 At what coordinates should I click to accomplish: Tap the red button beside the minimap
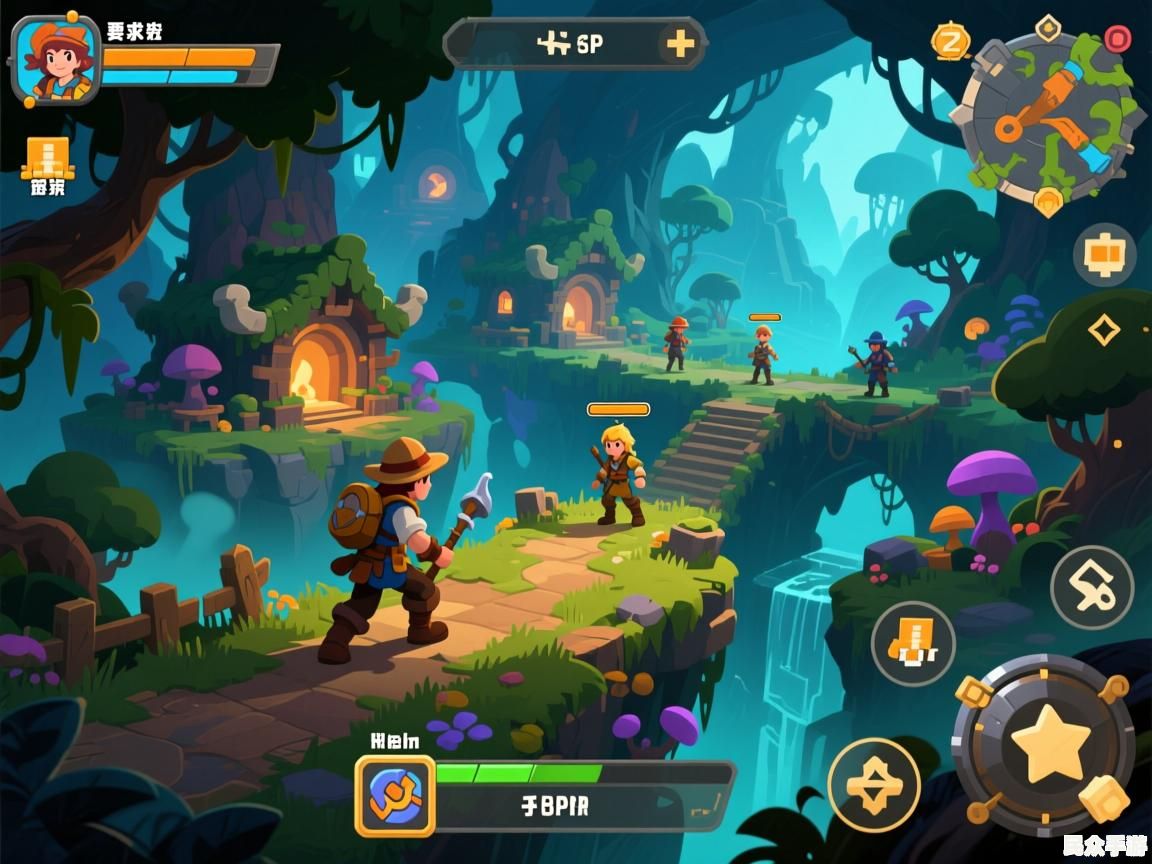1118,40
